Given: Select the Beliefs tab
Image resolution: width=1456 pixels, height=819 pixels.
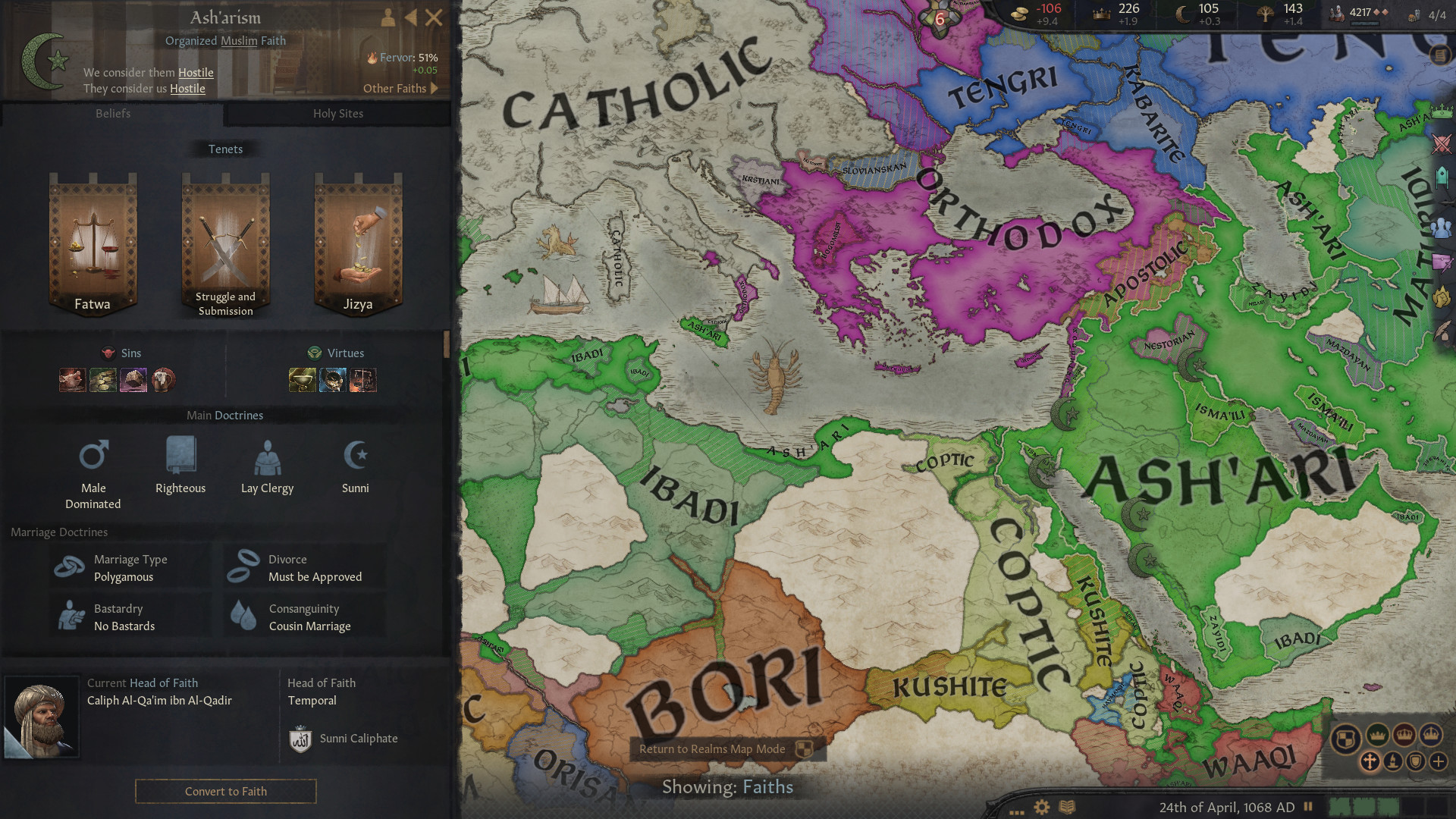Looking at the screenshot, I should (112, 113).
